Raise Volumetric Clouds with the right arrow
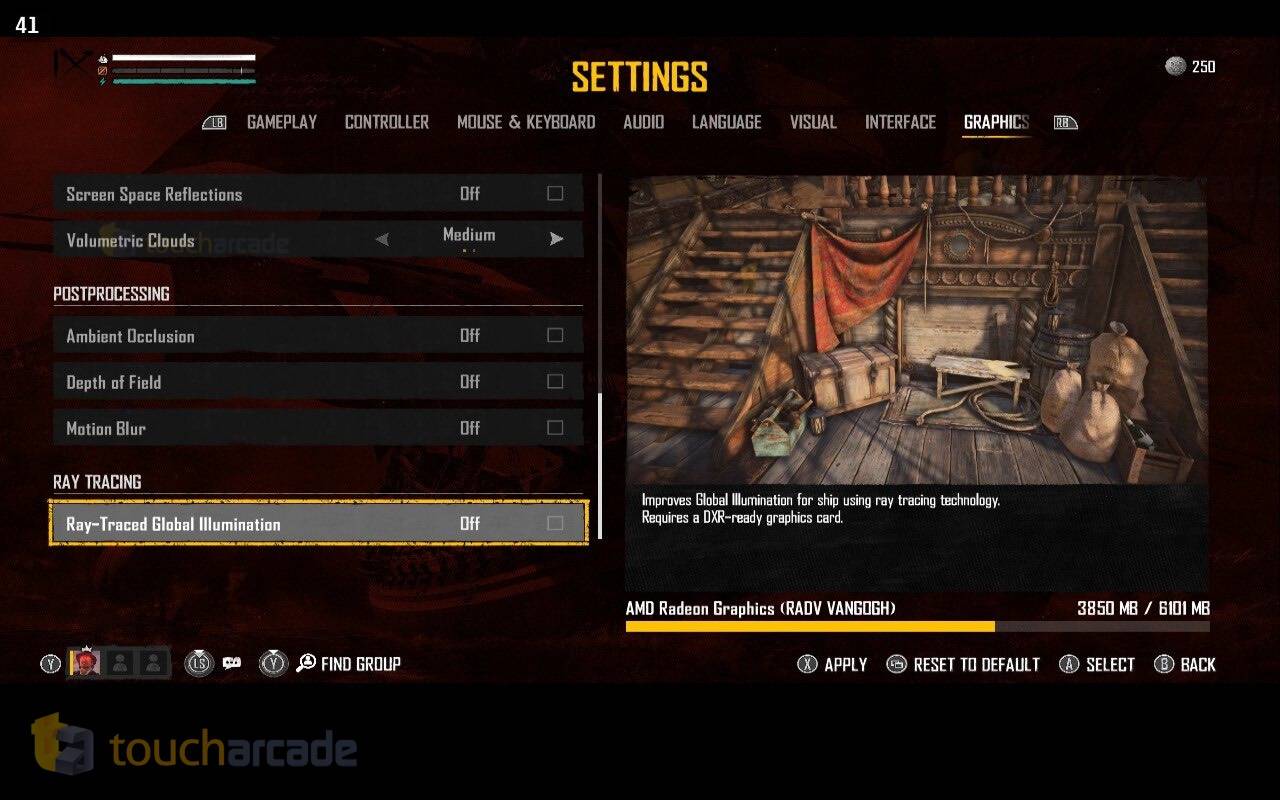The height and width of the screenshot is (800, 1280). point(556,240)
